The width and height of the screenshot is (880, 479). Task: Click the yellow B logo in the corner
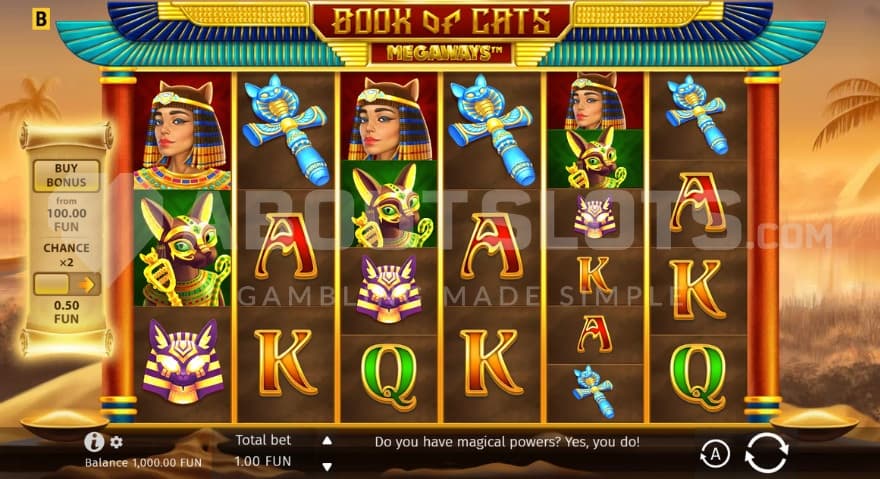[41, 17]
